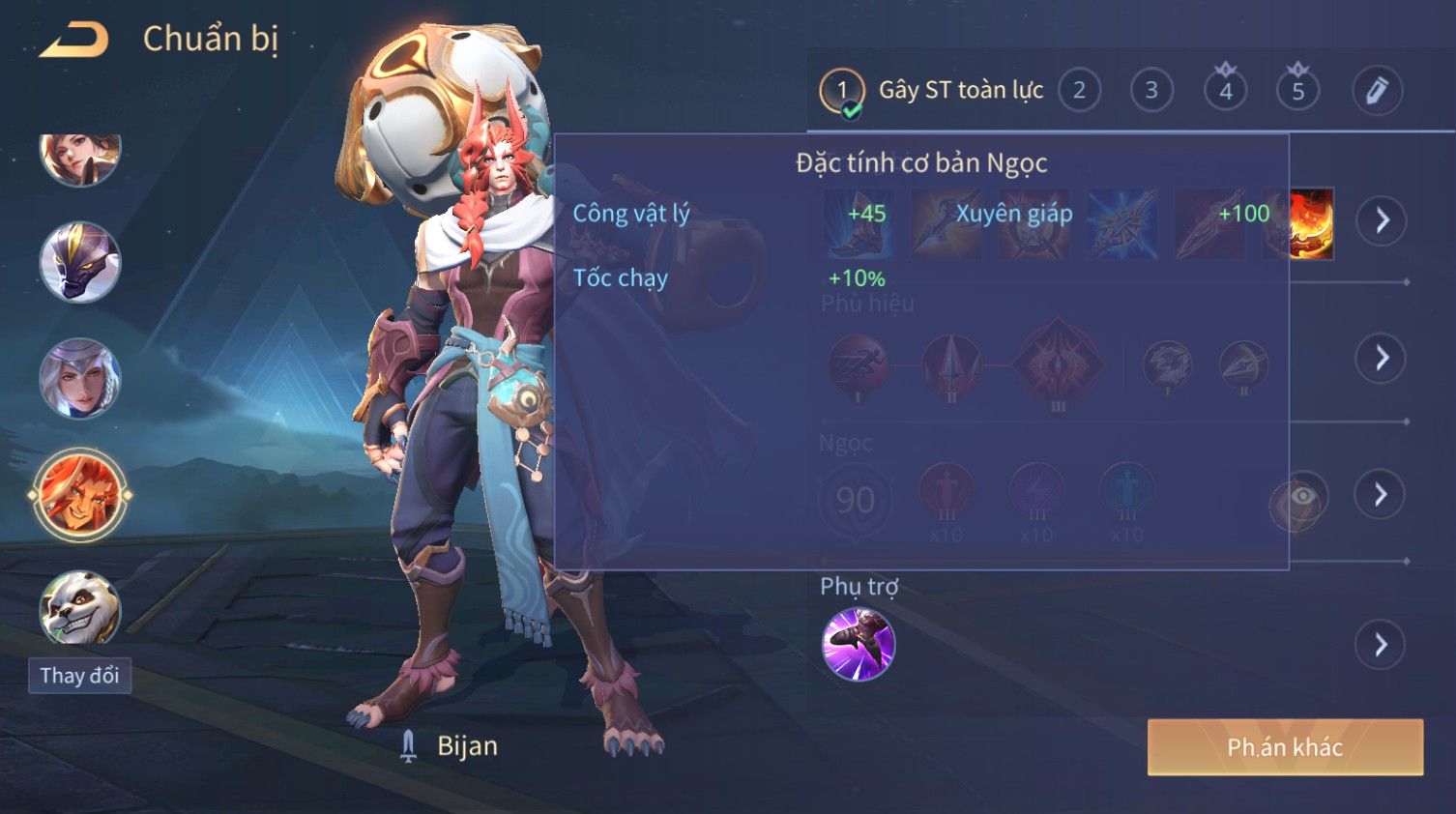Pick the purple masked hero portrait
Screen dimensions: 1456x814
79,262
